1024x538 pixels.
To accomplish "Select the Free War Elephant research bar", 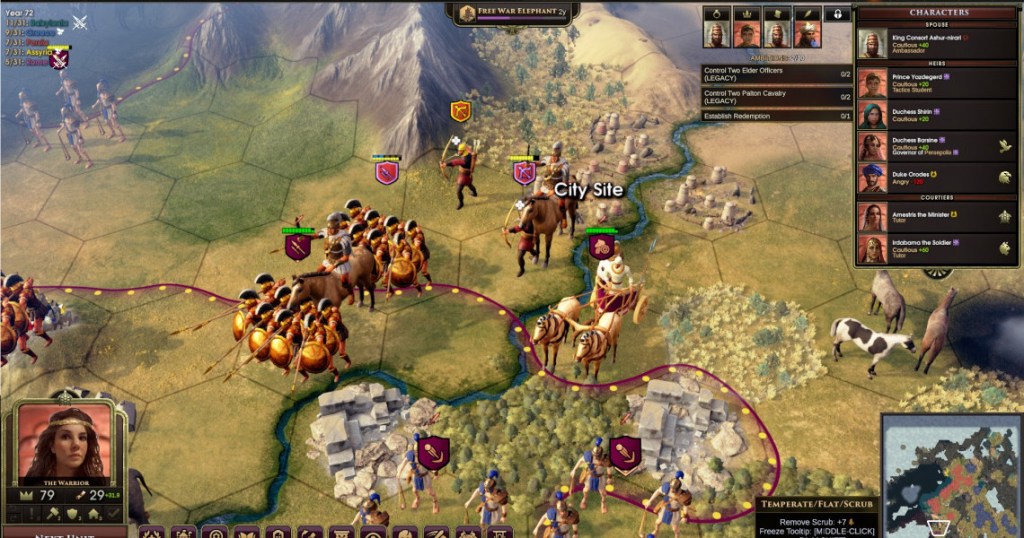I will (x=512, y=13).
